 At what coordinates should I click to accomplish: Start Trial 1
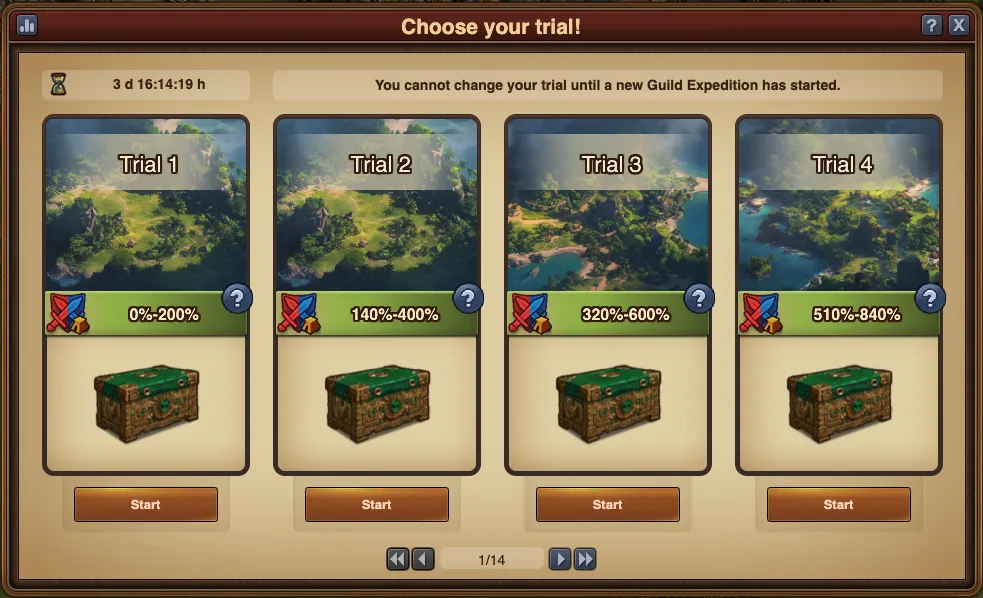145,505
